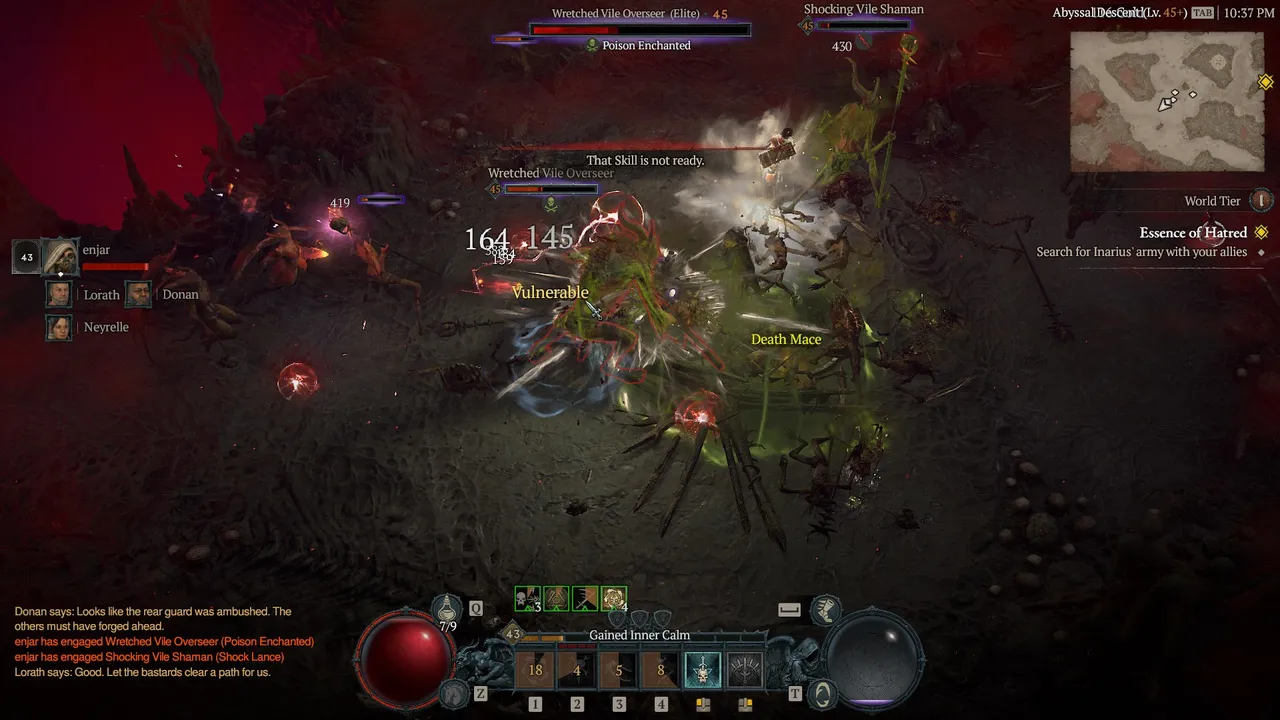
Task: Activate the skill with cooldown 18
Action: click(x=535, y=670)
